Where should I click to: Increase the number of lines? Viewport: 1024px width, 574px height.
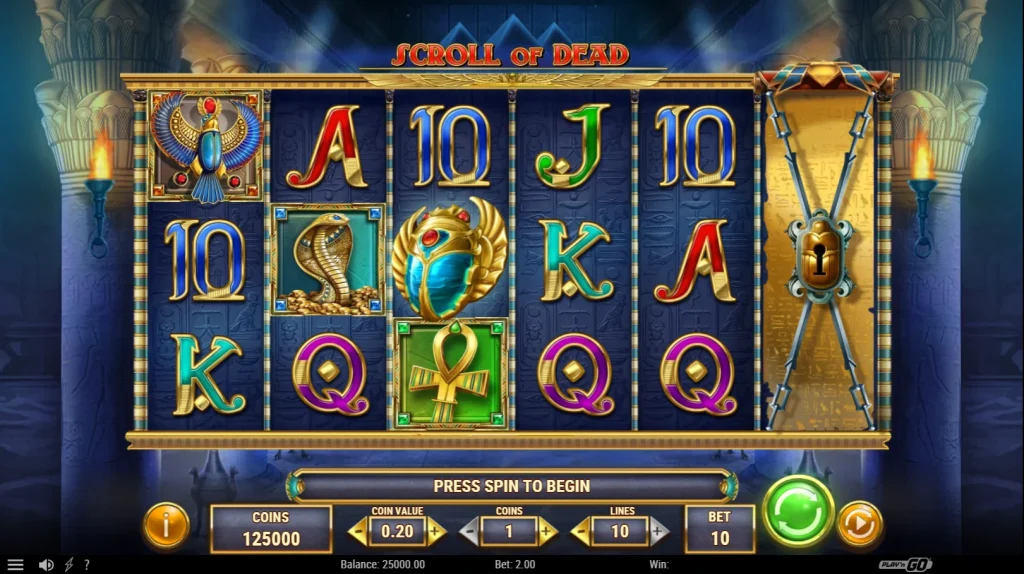[659, 531]
